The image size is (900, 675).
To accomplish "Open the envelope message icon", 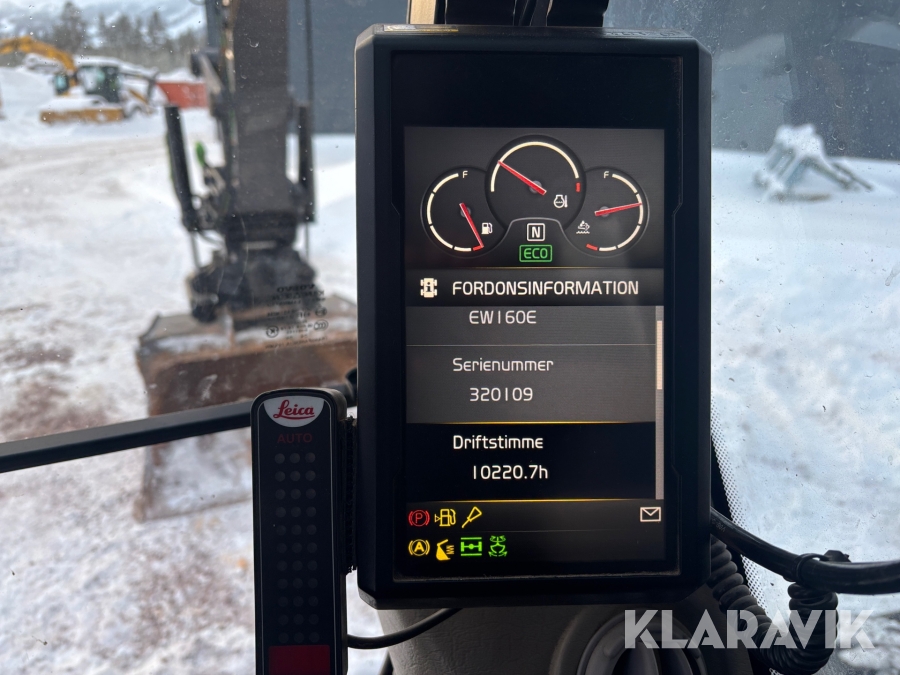I will 650,514.
